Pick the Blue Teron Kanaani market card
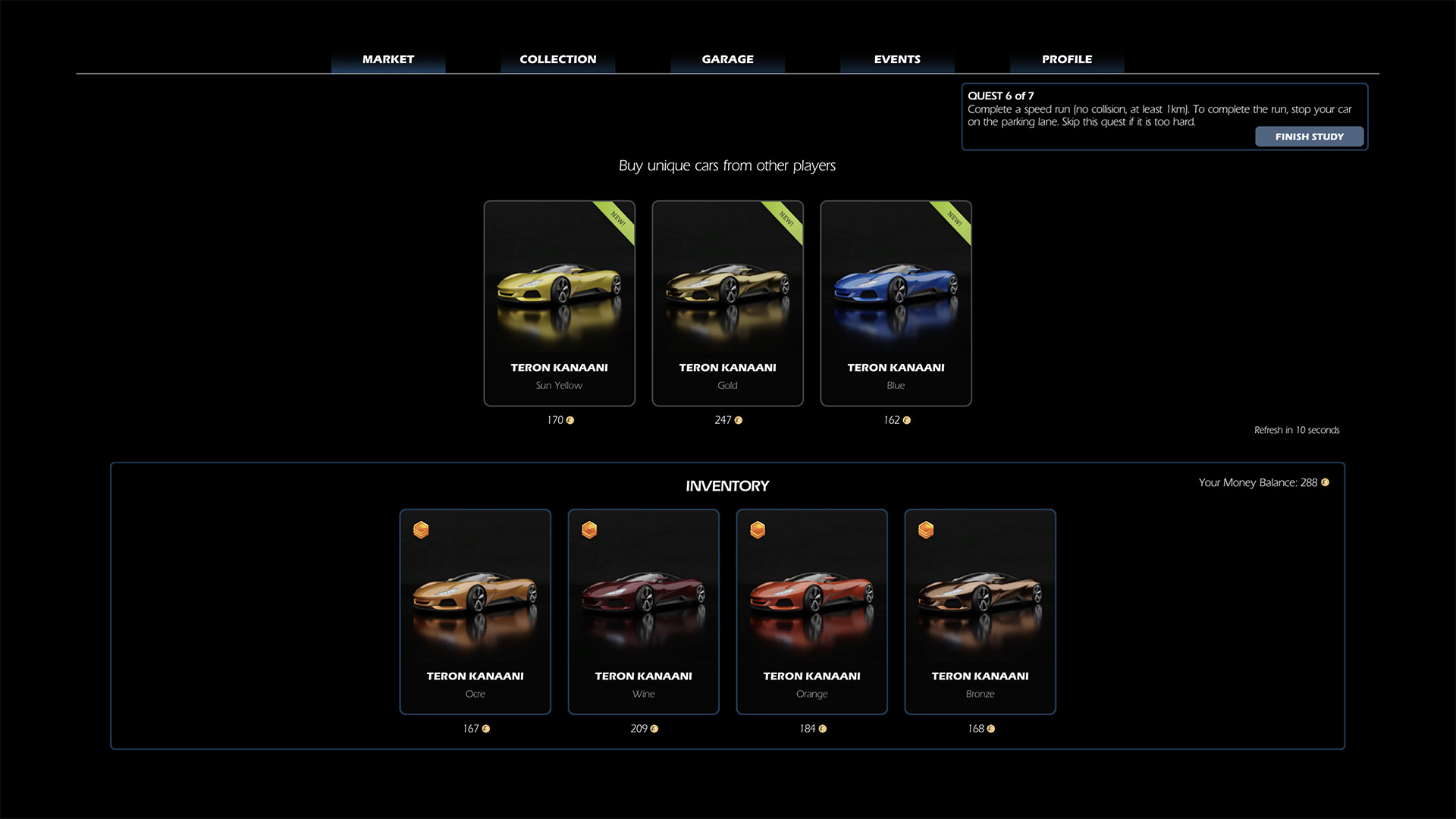 coord(896,303)
